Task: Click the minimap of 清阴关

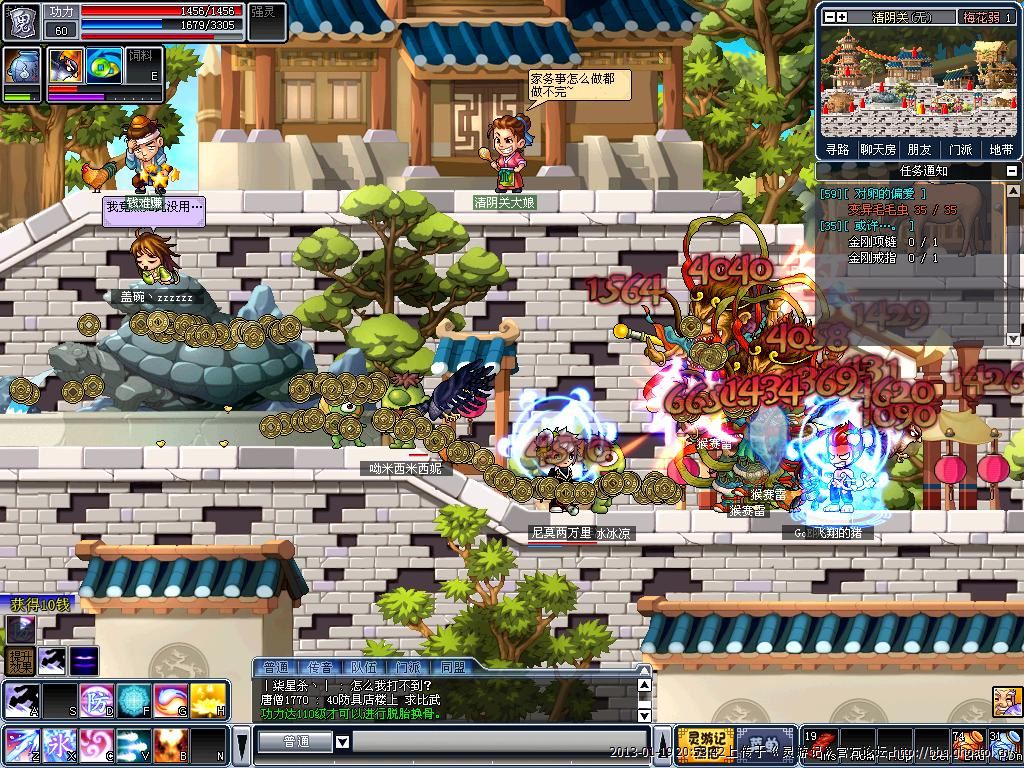Action: point(919,82)
